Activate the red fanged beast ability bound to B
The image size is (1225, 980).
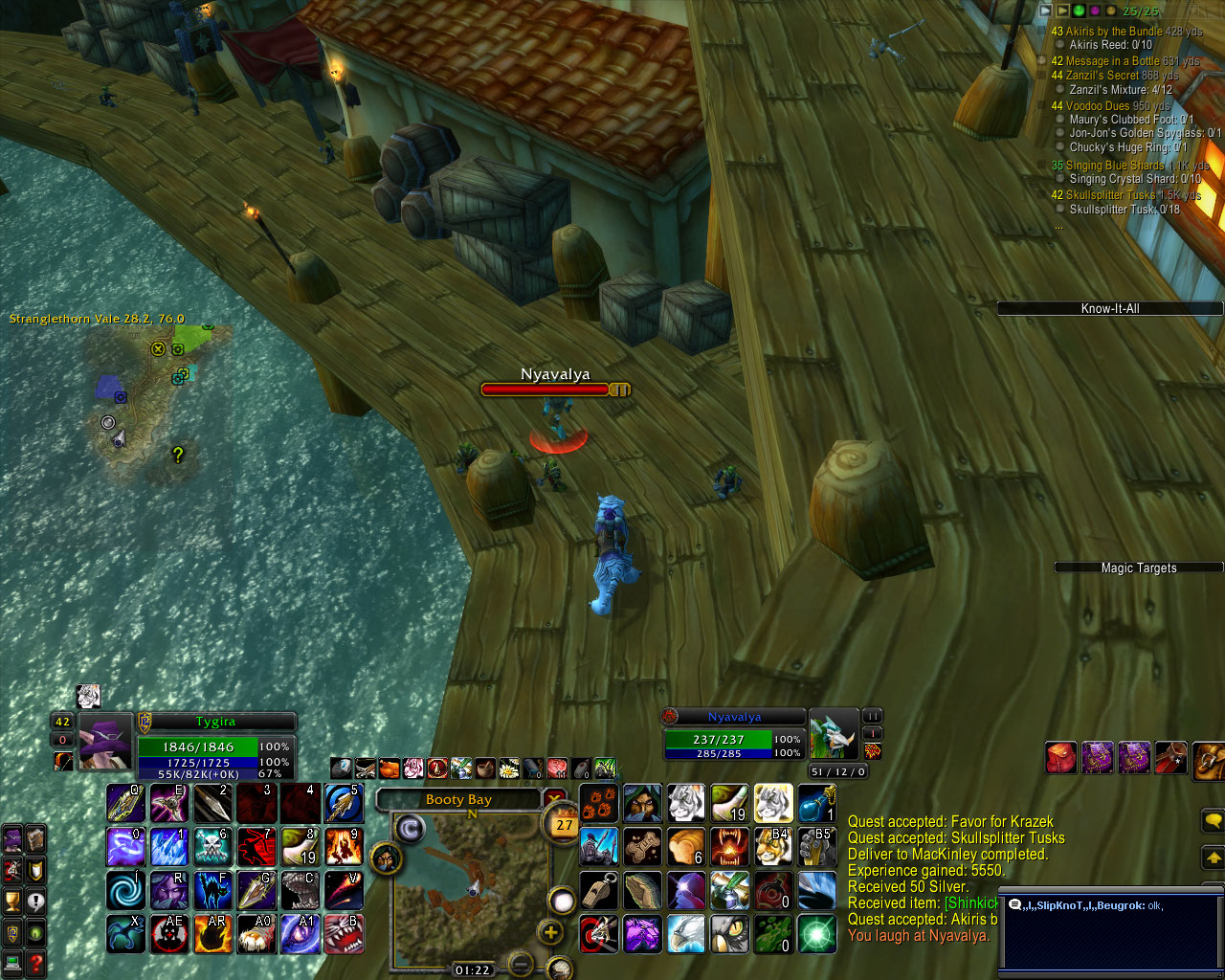(344, 934)
